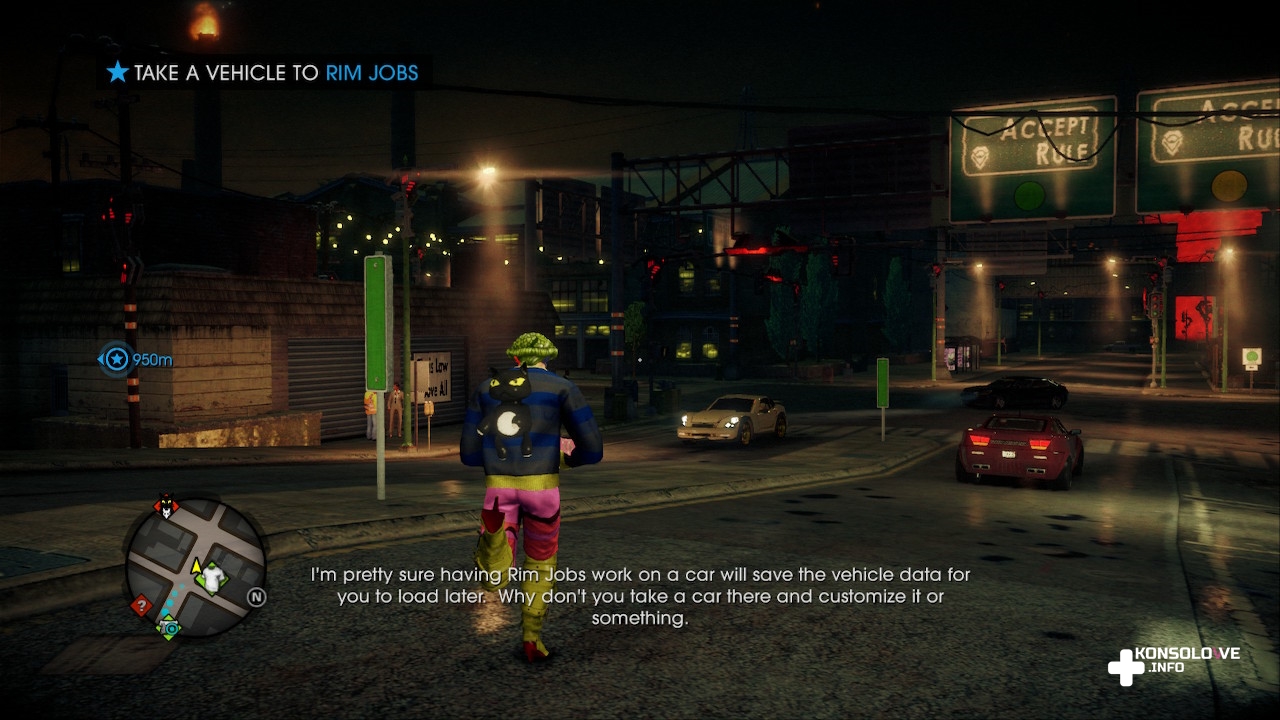Select the blue-ringed green marker on minimap edge
The image size is (1280, 720).
(168, 628)
